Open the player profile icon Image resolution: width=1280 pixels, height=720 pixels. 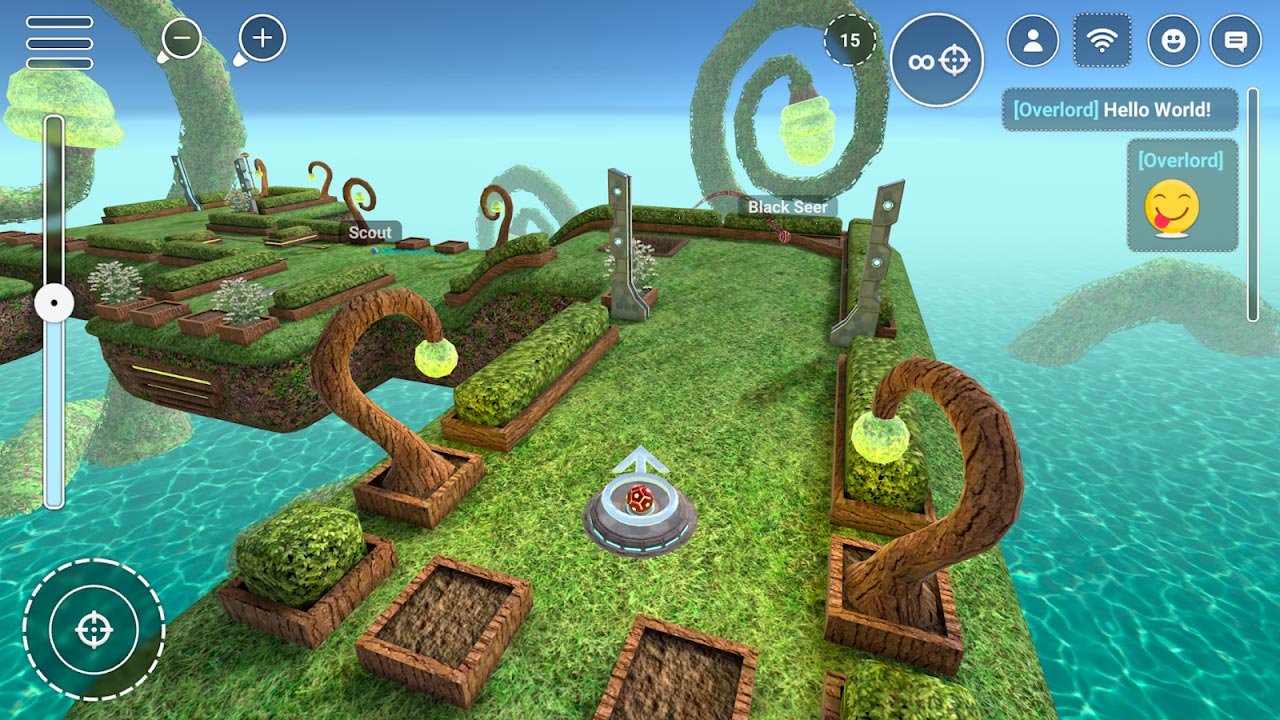(x=1033, y=41)
